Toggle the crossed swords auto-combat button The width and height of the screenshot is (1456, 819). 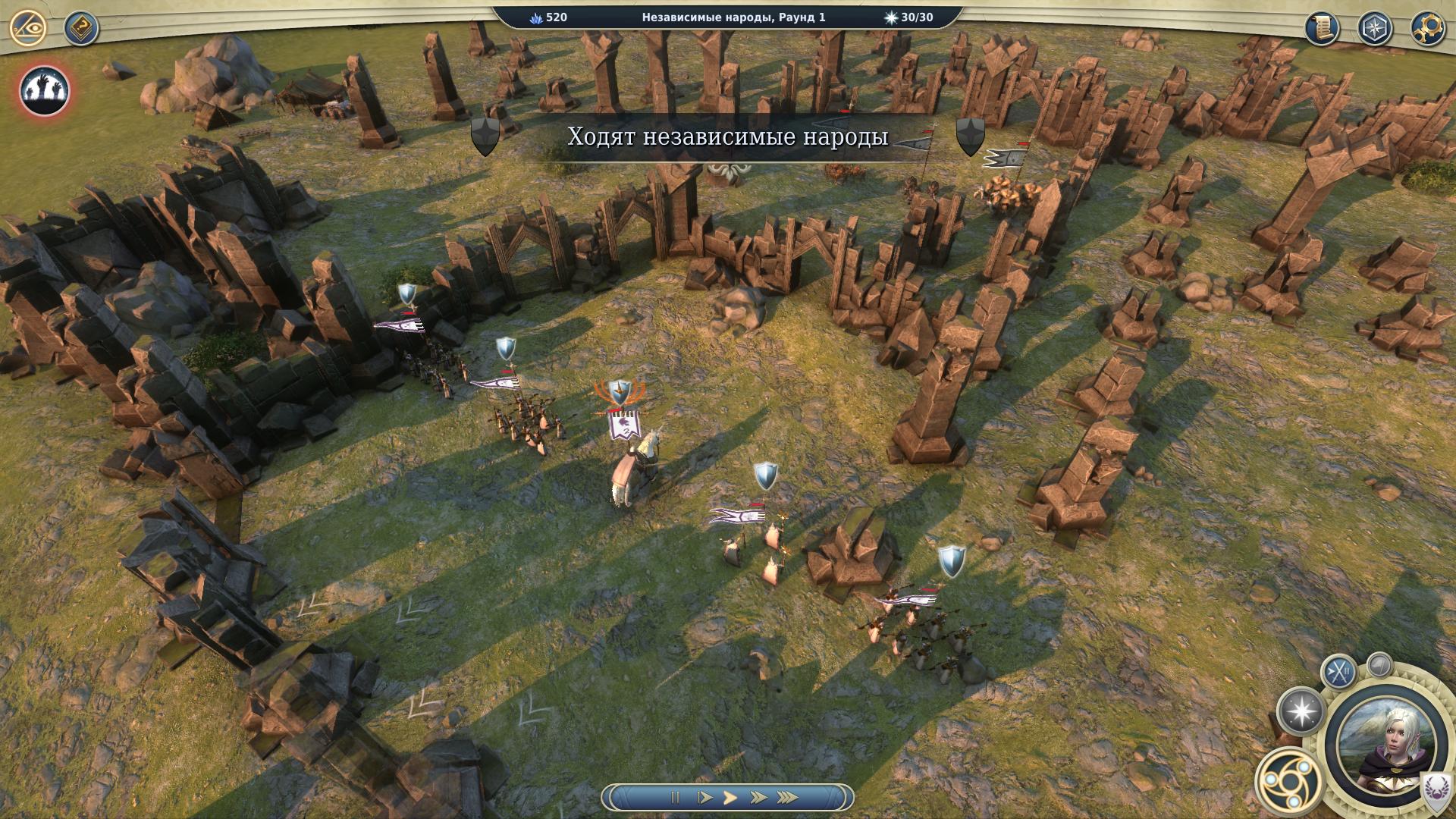point(1338,671)
